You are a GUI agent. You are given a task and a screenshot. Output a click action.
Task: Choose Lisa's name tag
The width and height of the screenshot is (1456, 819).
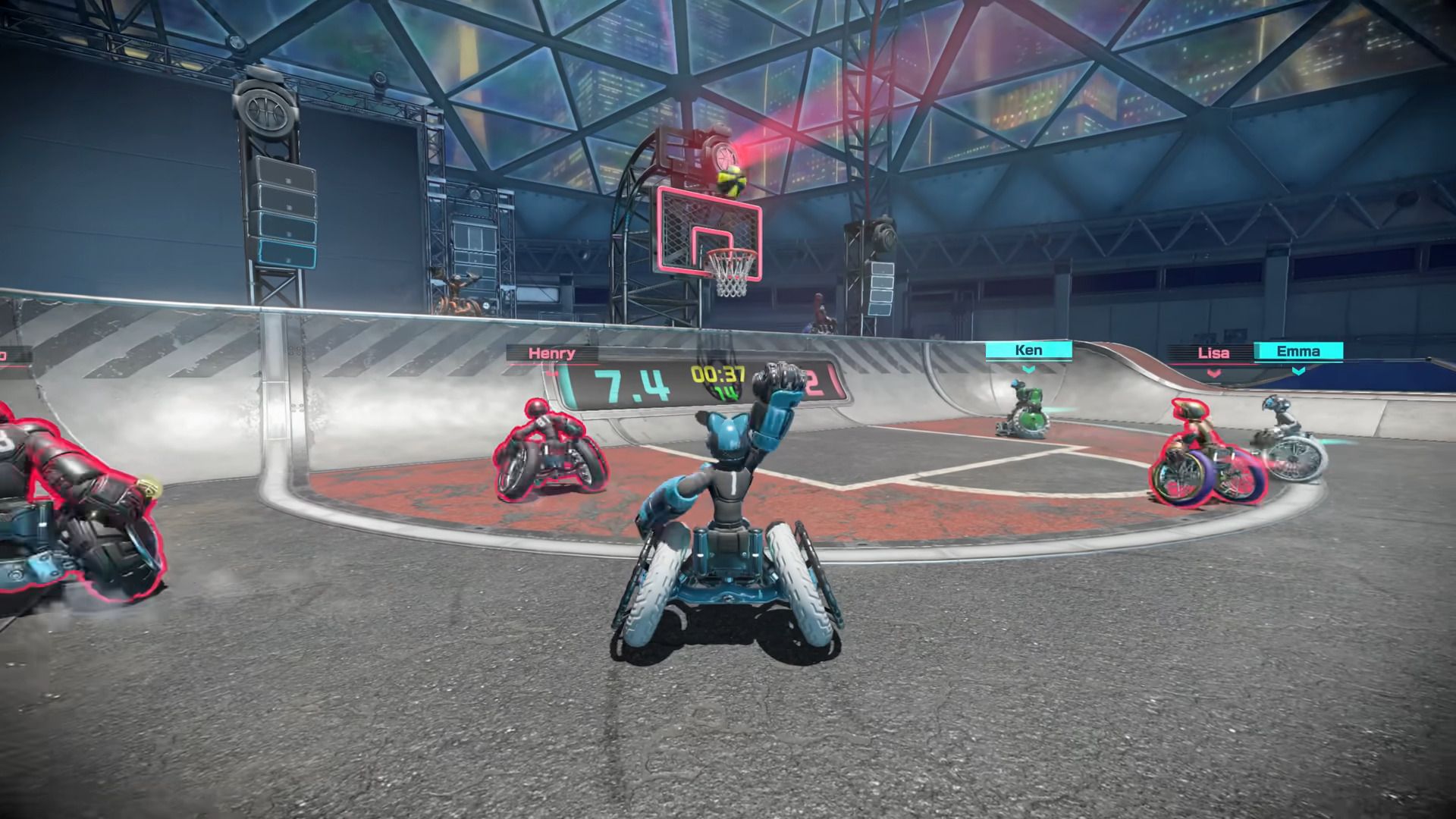tap(1212, 353)
